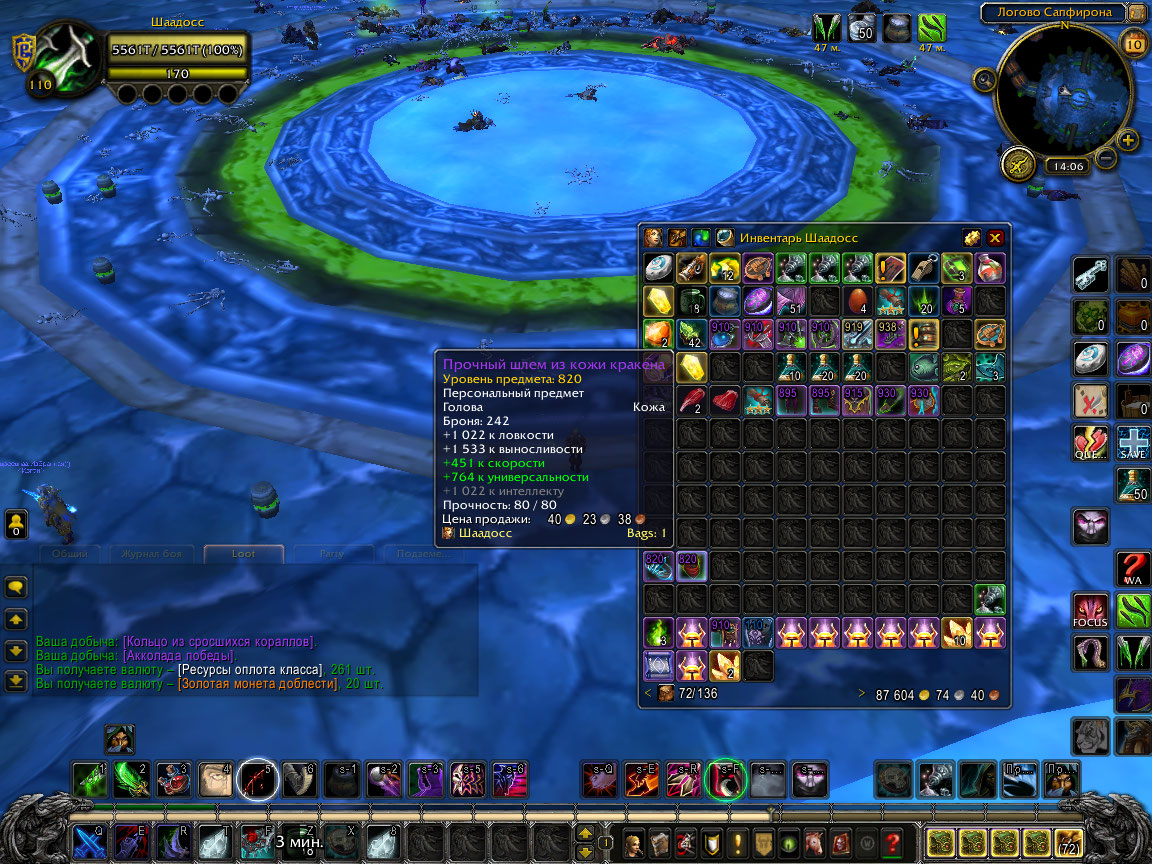Zoom out on the minimap
The width and height of the screenshot is (1152, 864).
(x=1106, y=157)
